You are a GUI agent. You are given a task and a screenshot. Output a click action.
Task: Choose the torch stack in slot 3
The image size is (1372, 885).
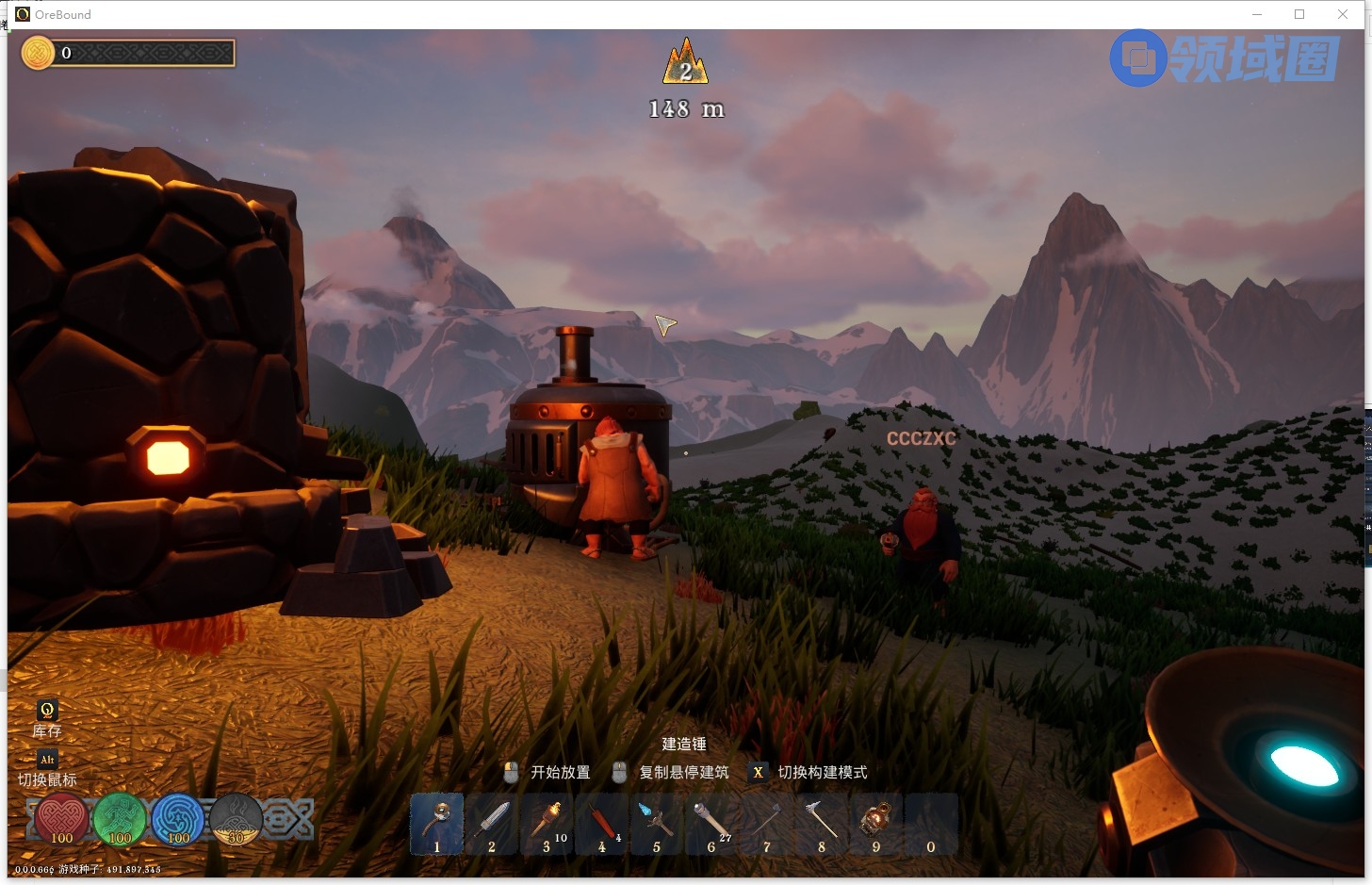tap(547, 823)
